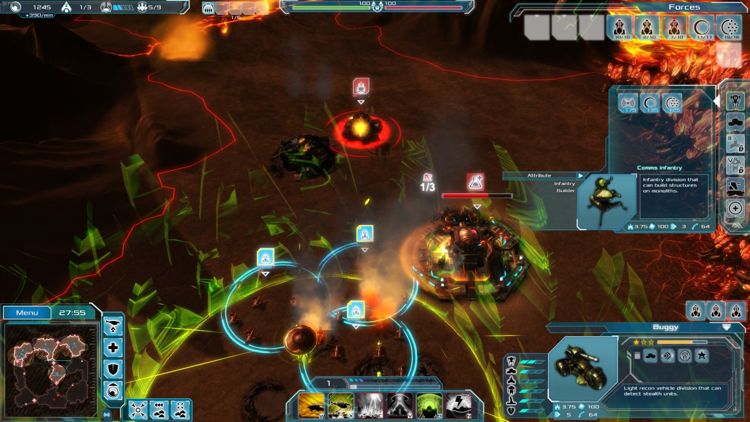Click the circled plus button in right sidebar
This screenshot has height=422, width=750.
click(735, 207)
